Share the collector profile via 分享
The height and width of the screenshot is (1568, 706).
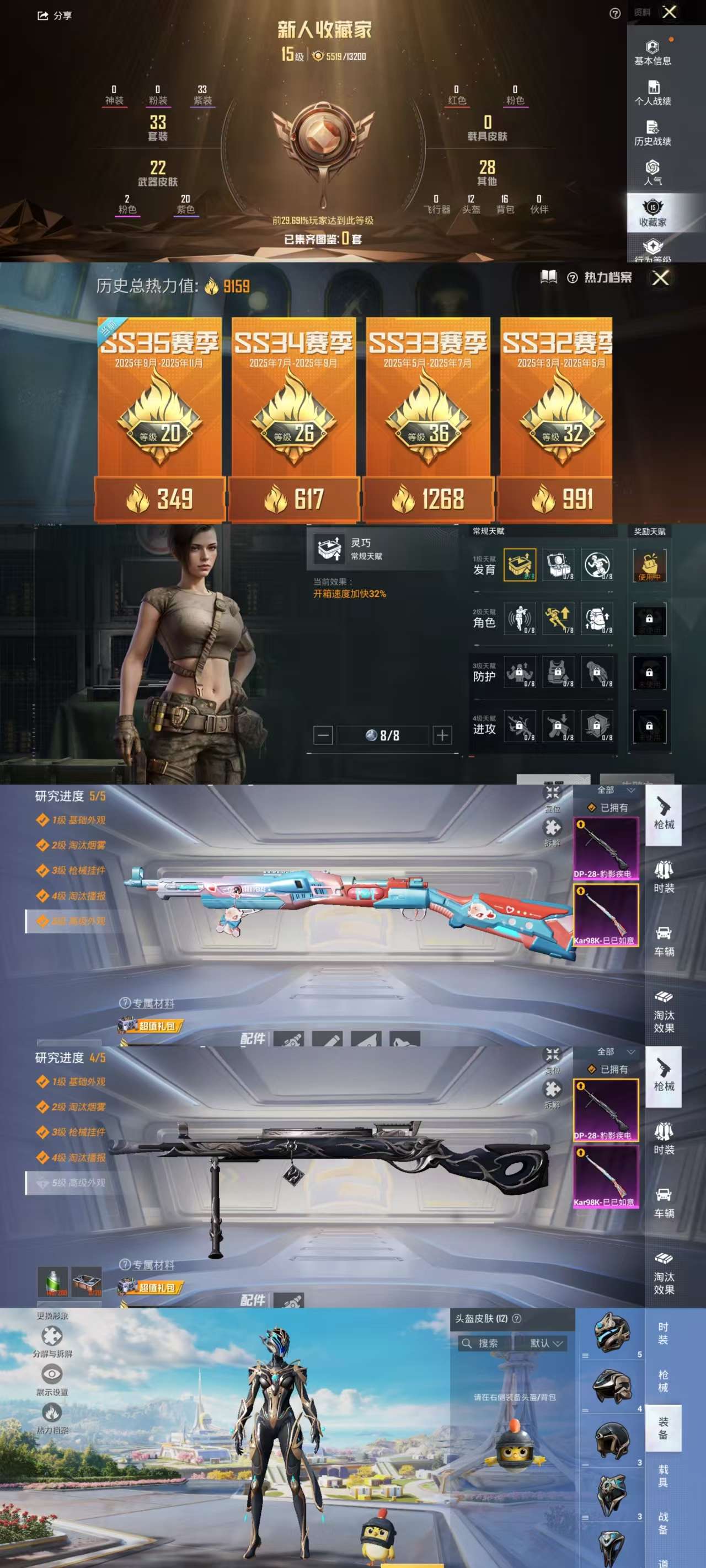click(55, 16)
